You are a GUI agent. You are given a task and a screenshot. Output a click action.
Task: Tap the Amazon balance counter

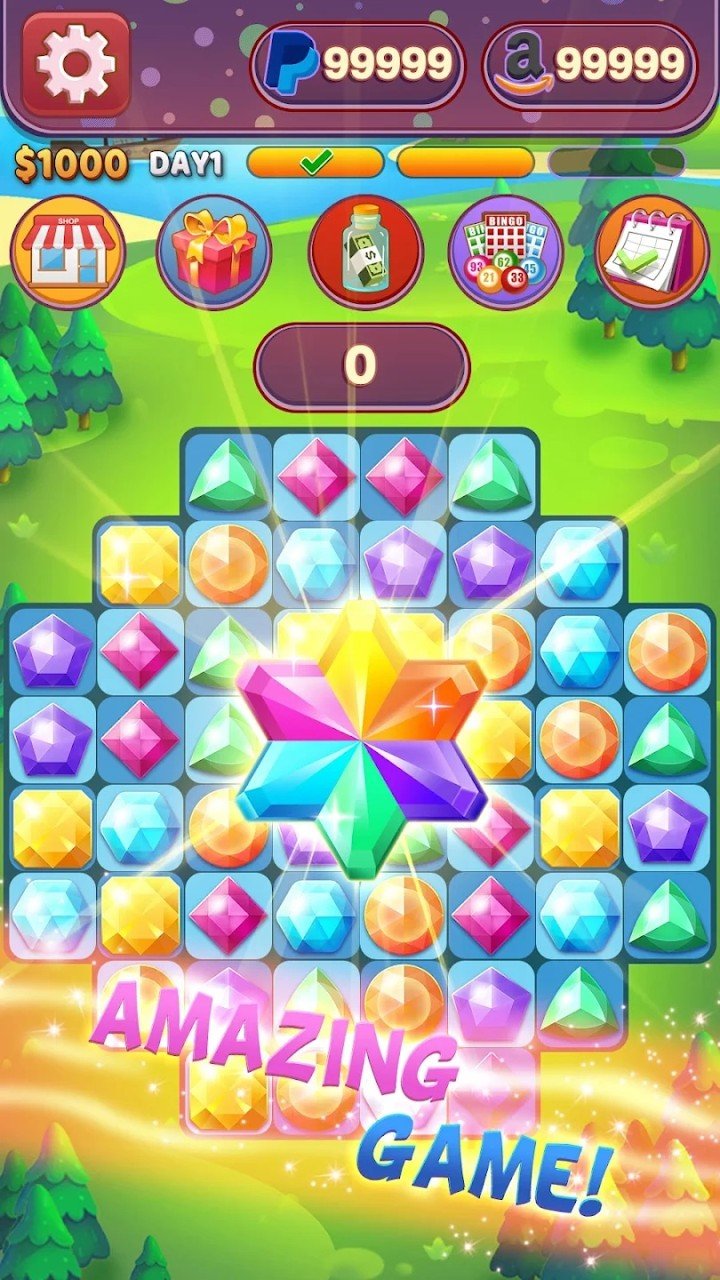point(589,66)
